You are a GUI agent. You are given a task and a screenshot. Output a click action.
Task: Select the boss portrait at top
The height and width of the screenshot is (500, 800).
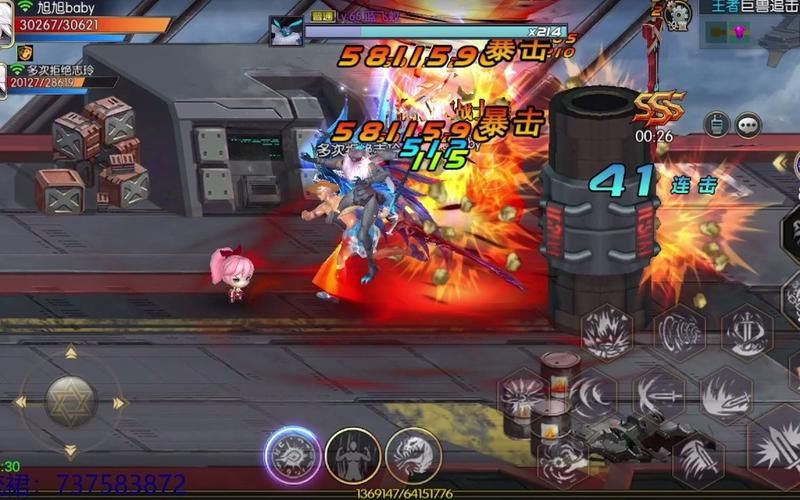pyautogui.click(x=286, y=29)
